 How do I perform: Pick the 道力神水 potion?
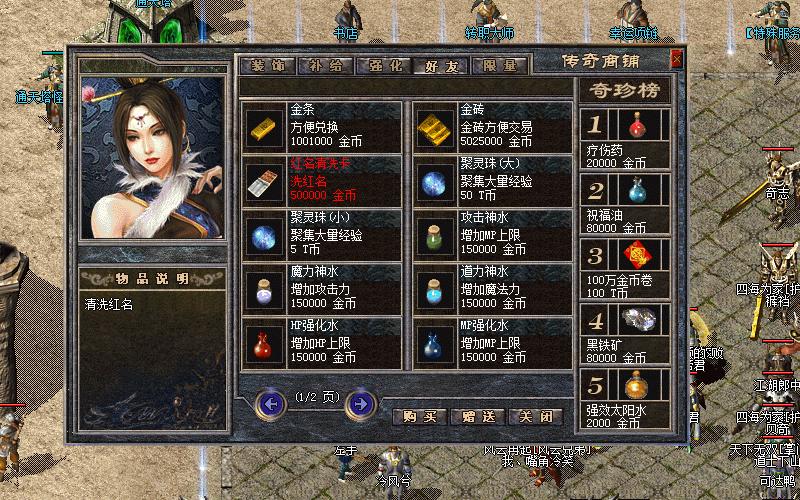pyautogui.click(x=433, y=289)
